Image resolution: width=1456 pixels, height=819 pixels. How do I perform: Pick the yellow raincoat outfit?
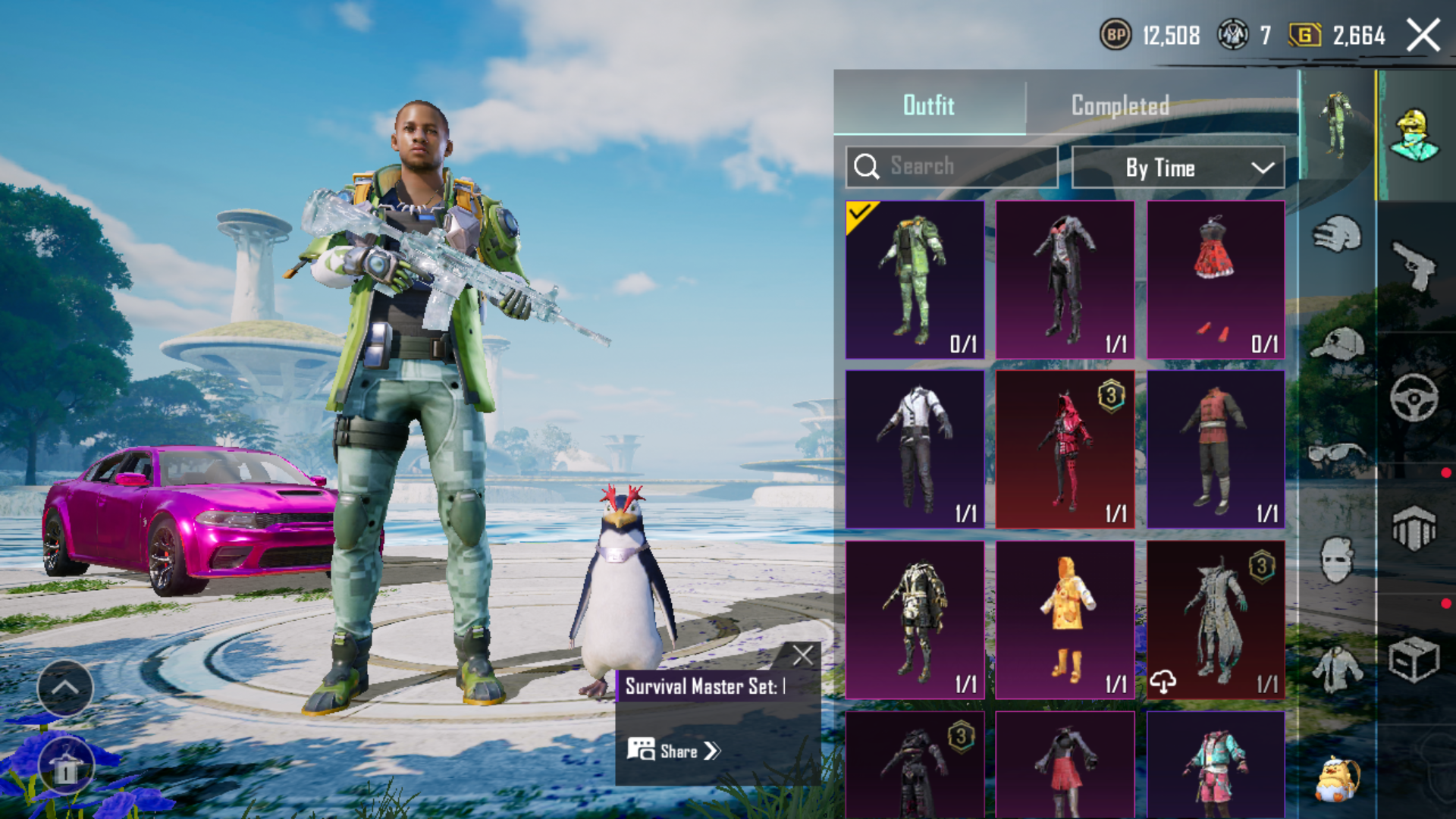(1065, 619)
